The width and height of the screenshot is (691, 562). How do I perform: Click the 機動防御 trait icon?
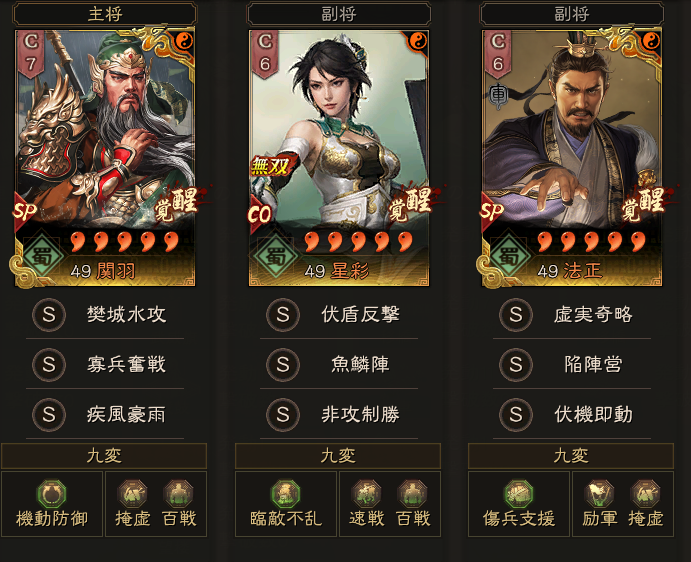52,493
